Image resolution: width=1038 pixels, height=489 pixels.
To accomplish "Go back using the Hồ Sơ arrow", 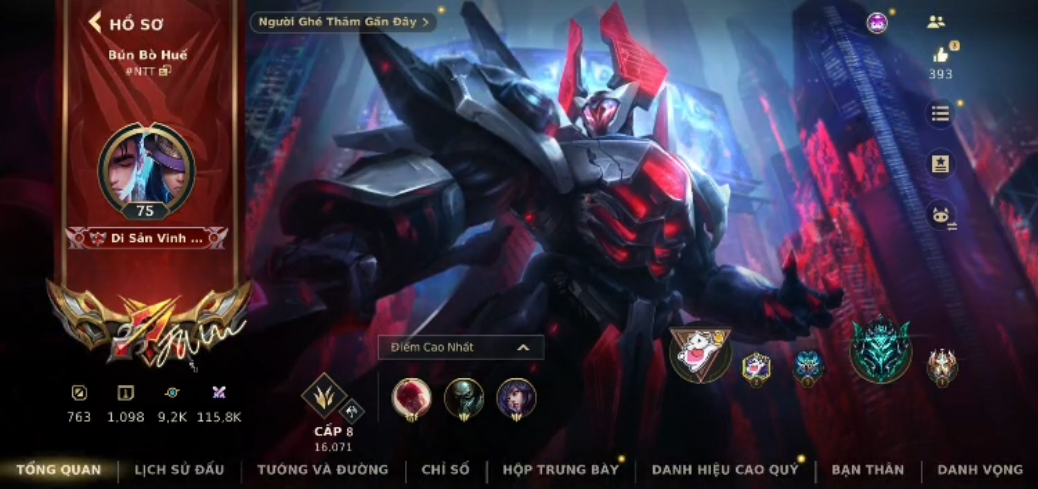I will 96,22.
